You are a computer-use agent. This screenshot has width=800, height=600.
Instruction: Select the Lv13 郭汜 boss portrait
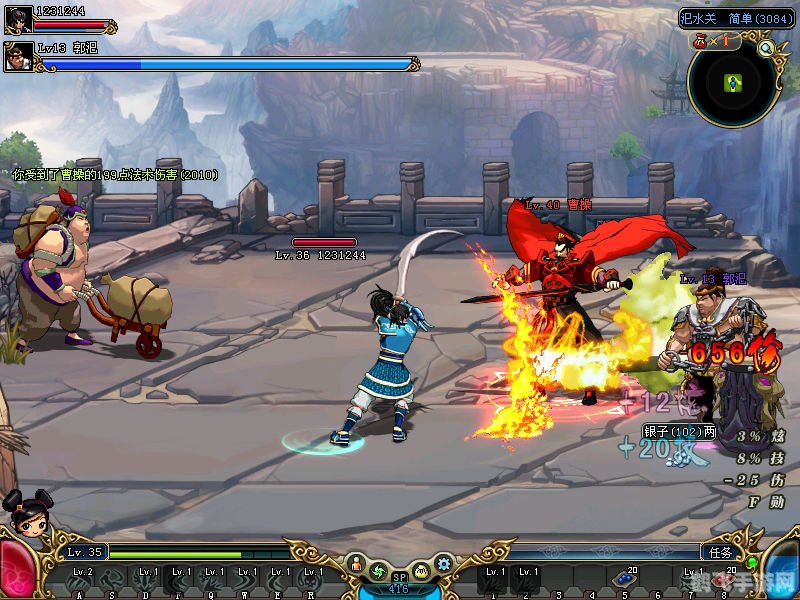coord(17,56)
